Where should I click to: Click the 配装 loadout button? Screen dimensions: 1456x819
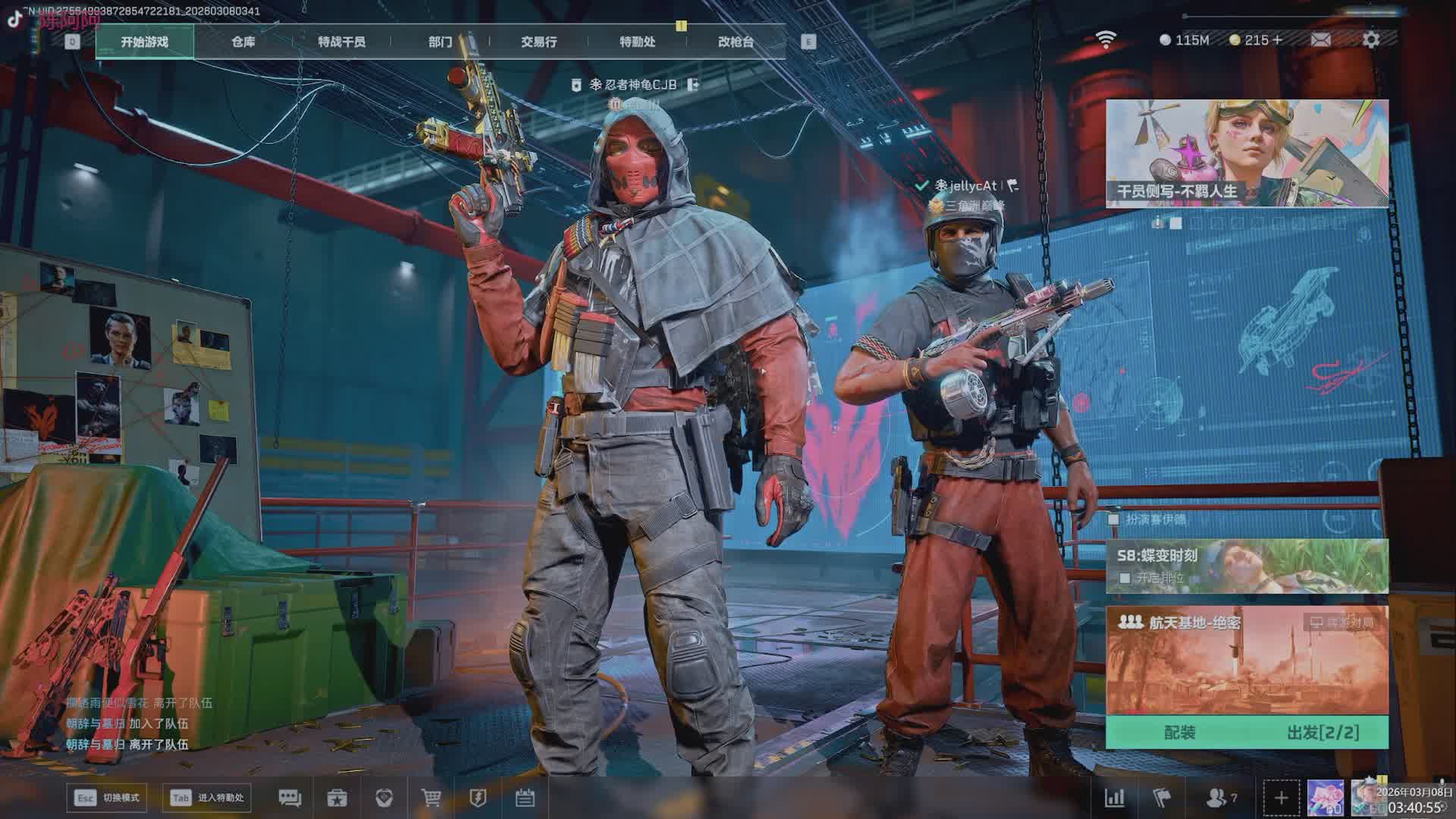pyautogui.click(x=1179, y=733)
